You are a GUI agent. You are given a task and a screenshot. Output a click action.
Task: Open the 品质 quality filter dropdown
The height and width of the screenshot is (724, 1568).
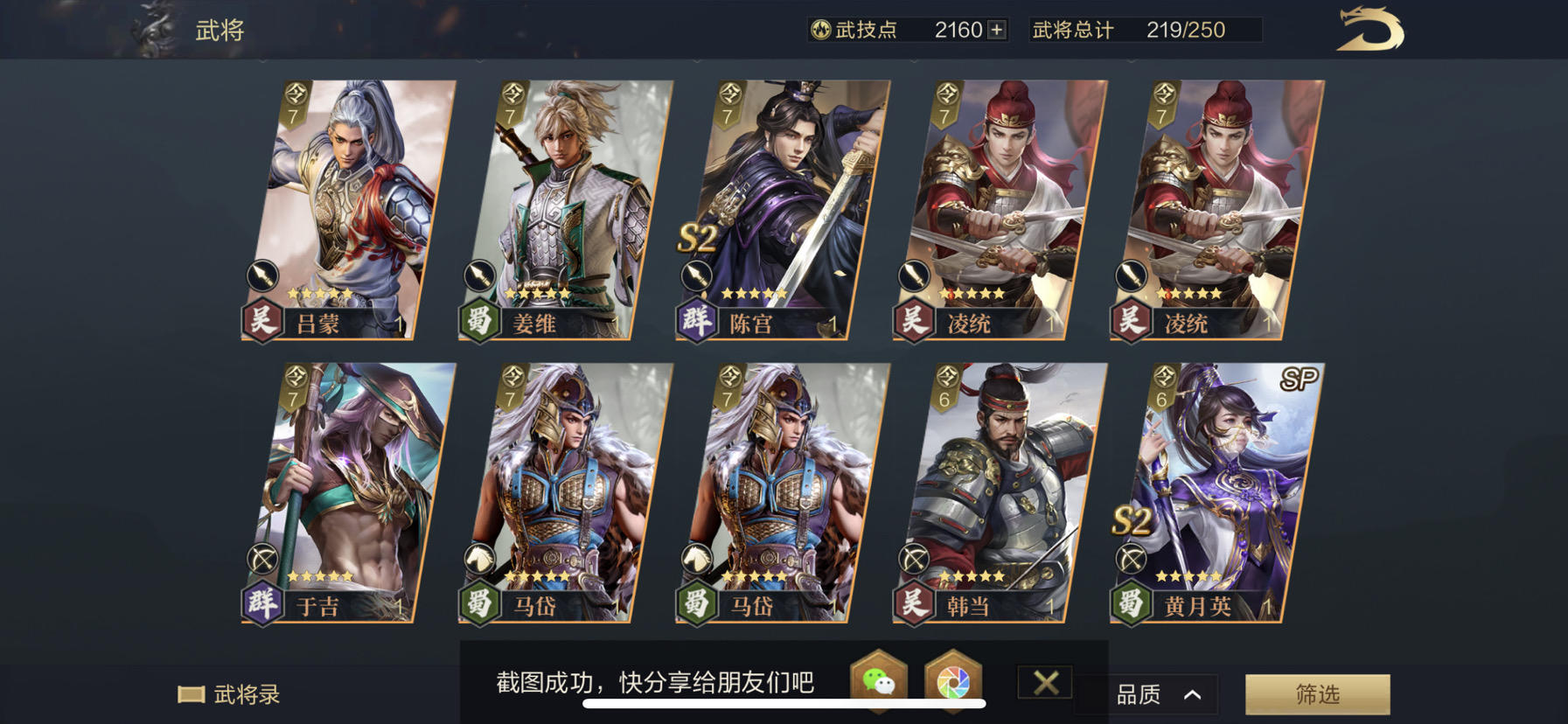(1147, 693)
